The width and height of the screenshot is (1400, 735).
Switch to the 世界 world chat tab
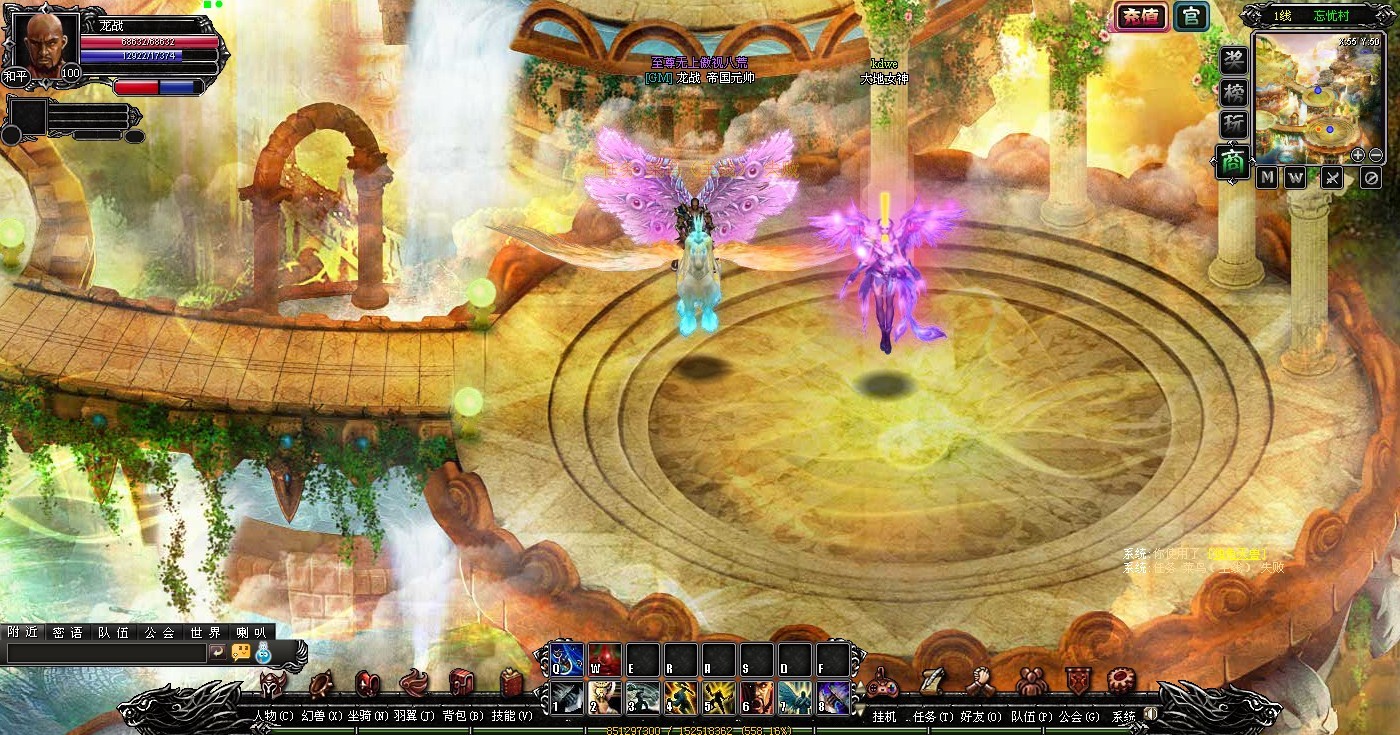point(205,632)
